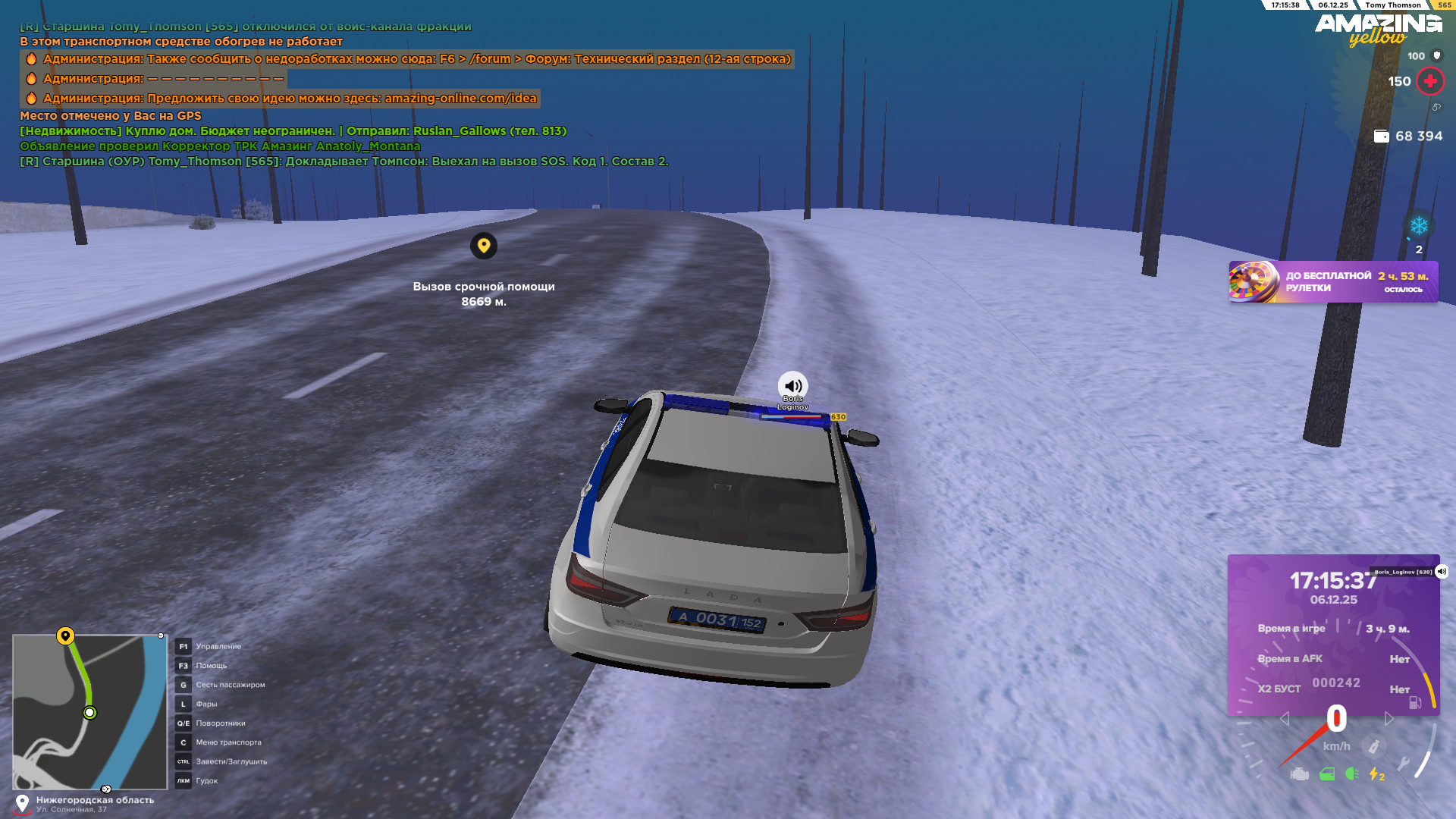Screen dimensions: 1456x819
Task: Open the free roulette countdown banner
Action: [1332, 282]
